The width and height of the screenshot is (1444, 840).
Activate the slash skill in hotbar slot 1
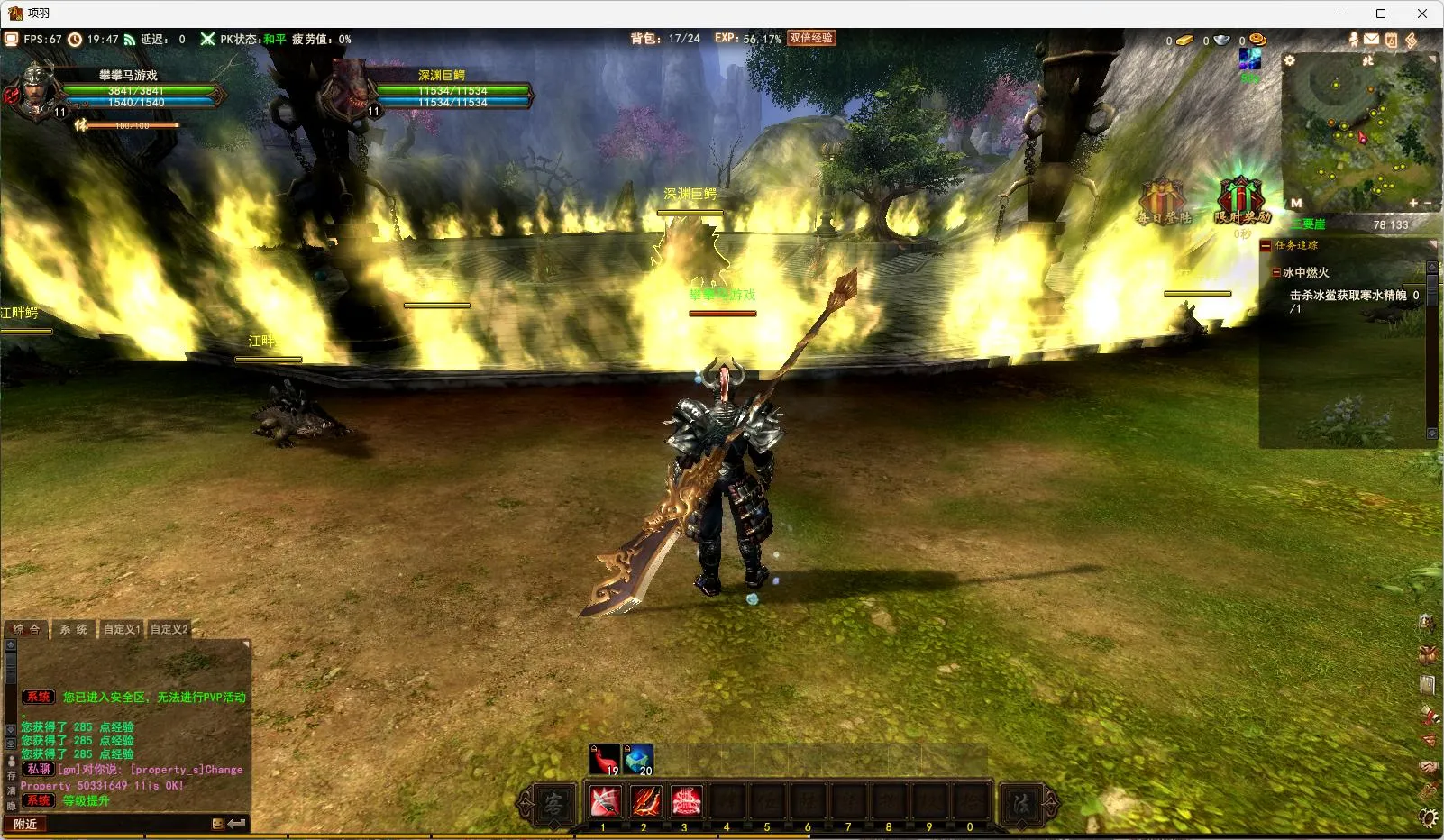pyautogui.click(x=604, y=800)
